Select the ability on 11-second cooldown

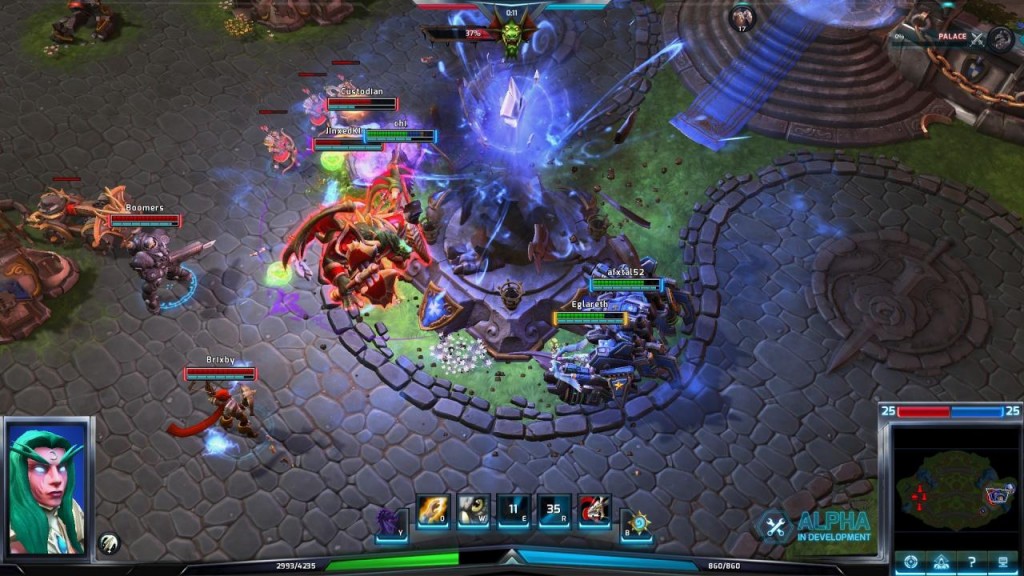coord(515,512)
